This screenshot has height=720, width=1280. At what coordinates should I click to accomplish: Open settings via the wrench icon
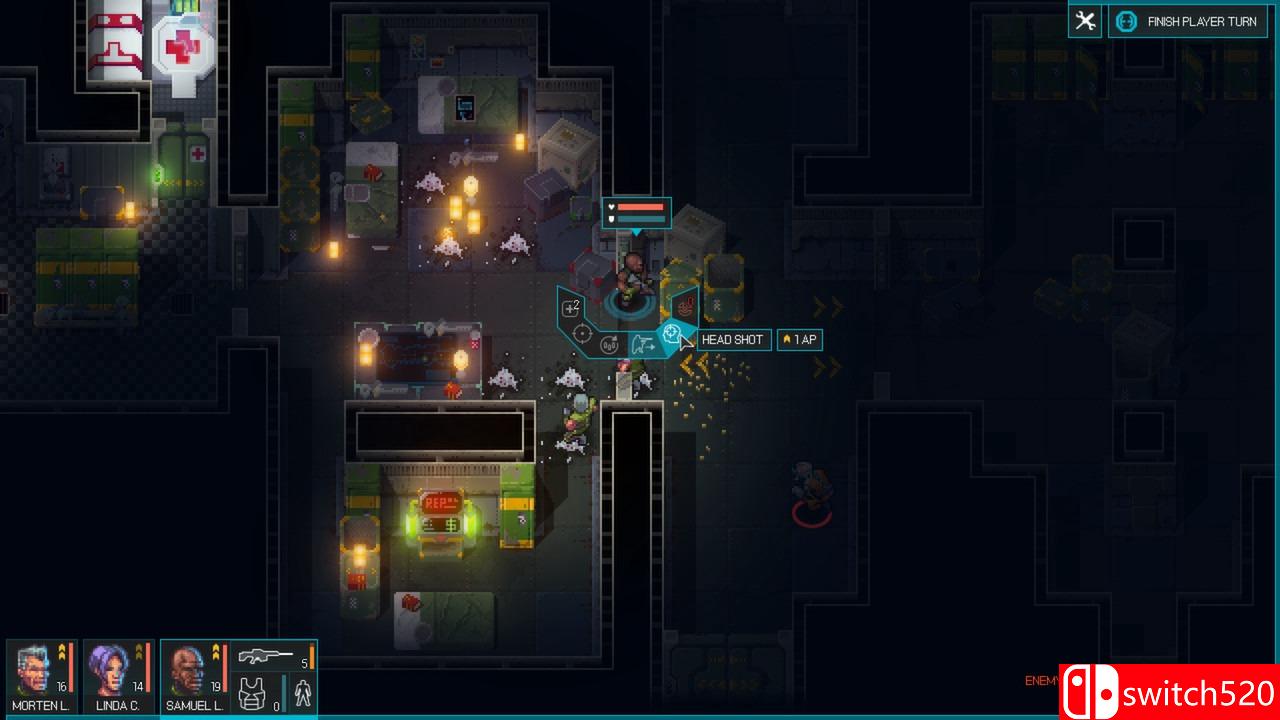pyautogui.click(x=1085, y=20)
